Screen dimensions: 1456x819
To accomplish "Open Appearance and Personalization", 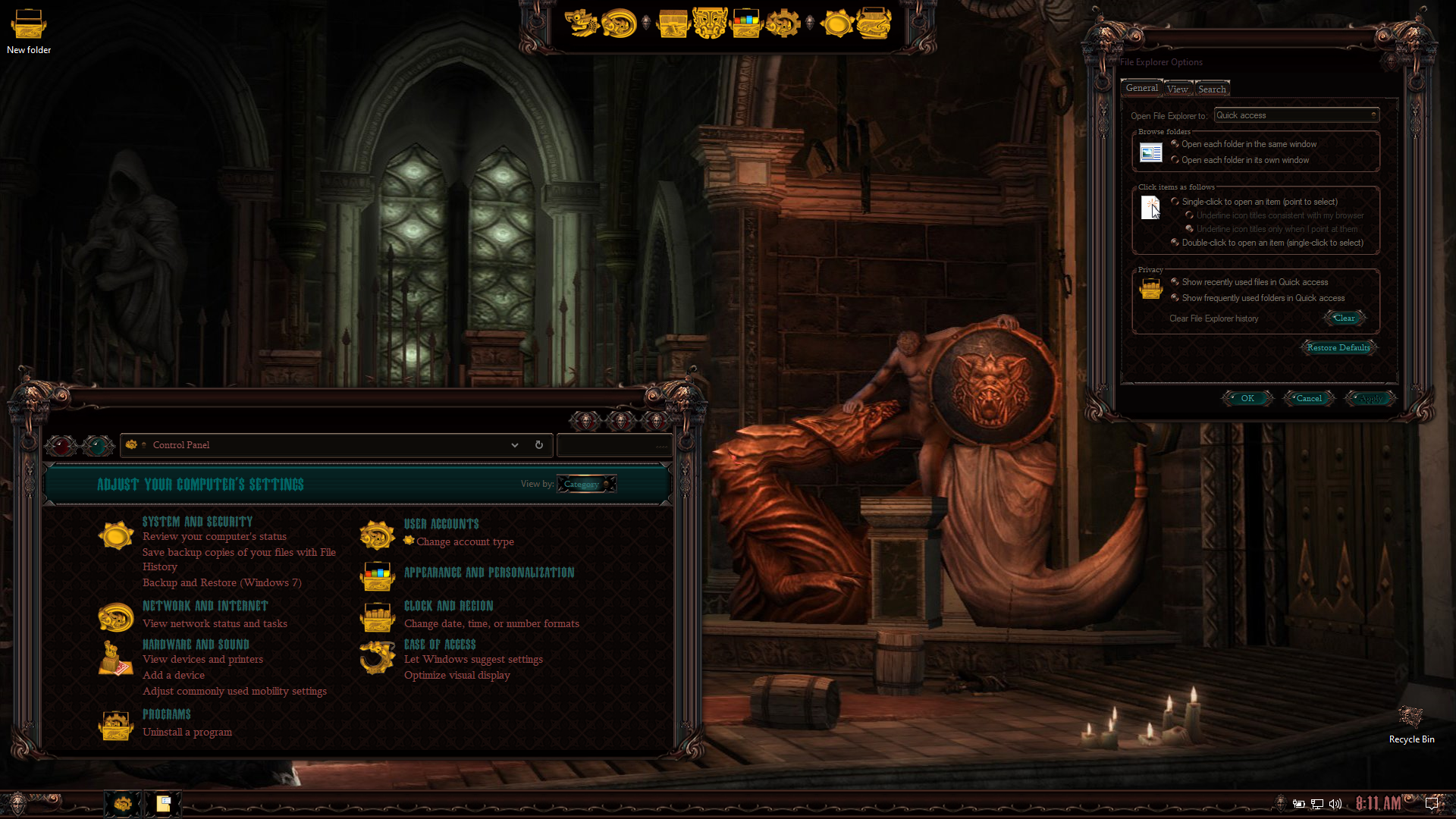I will click(x=489, y=573).
